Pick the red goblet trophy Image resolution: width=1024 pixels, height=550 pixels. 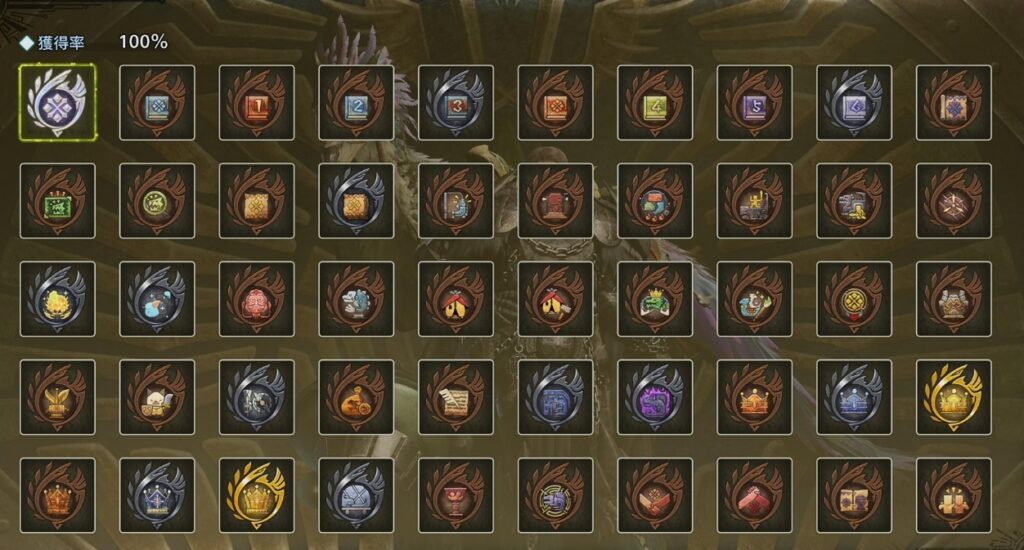point(455,495)
